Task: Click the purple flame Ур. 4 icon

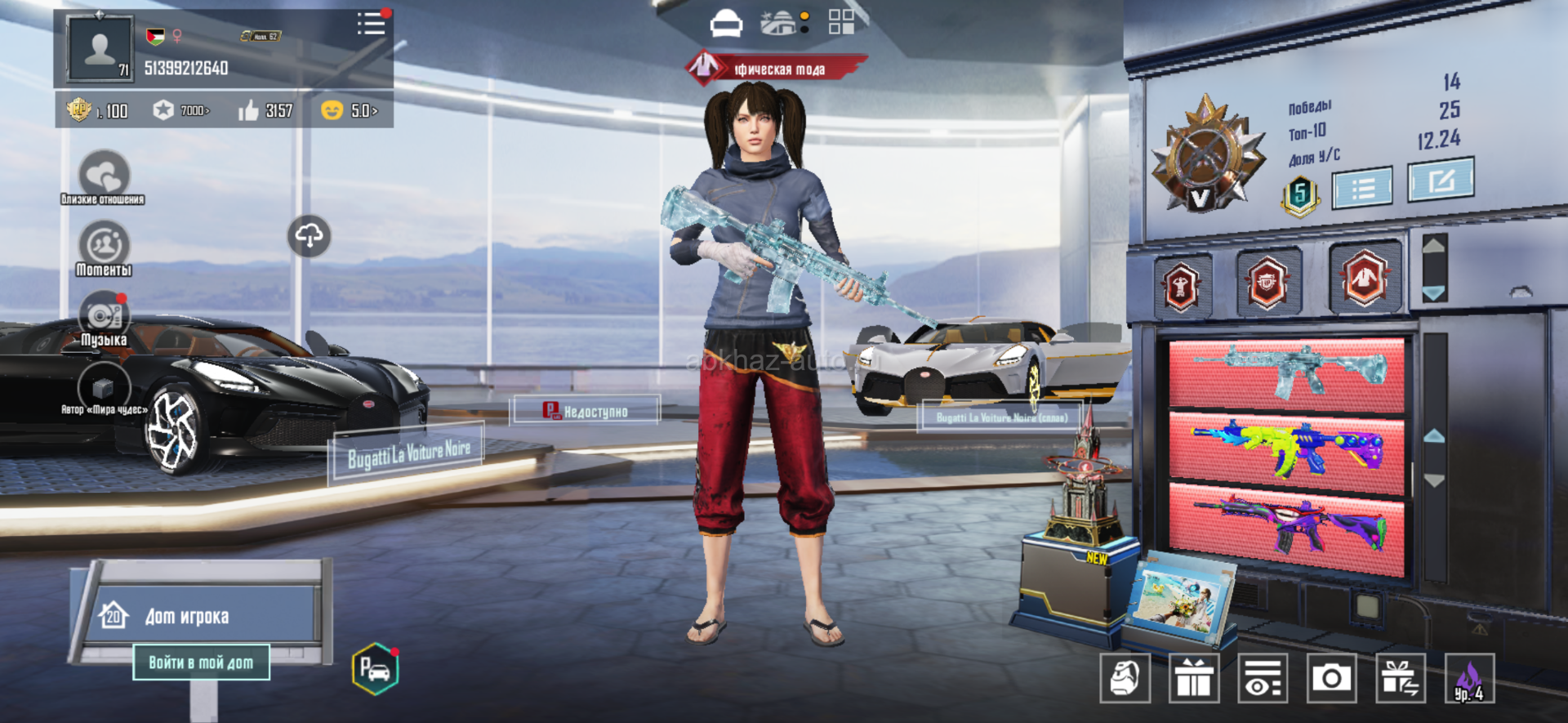Action: coord(1469,678)
